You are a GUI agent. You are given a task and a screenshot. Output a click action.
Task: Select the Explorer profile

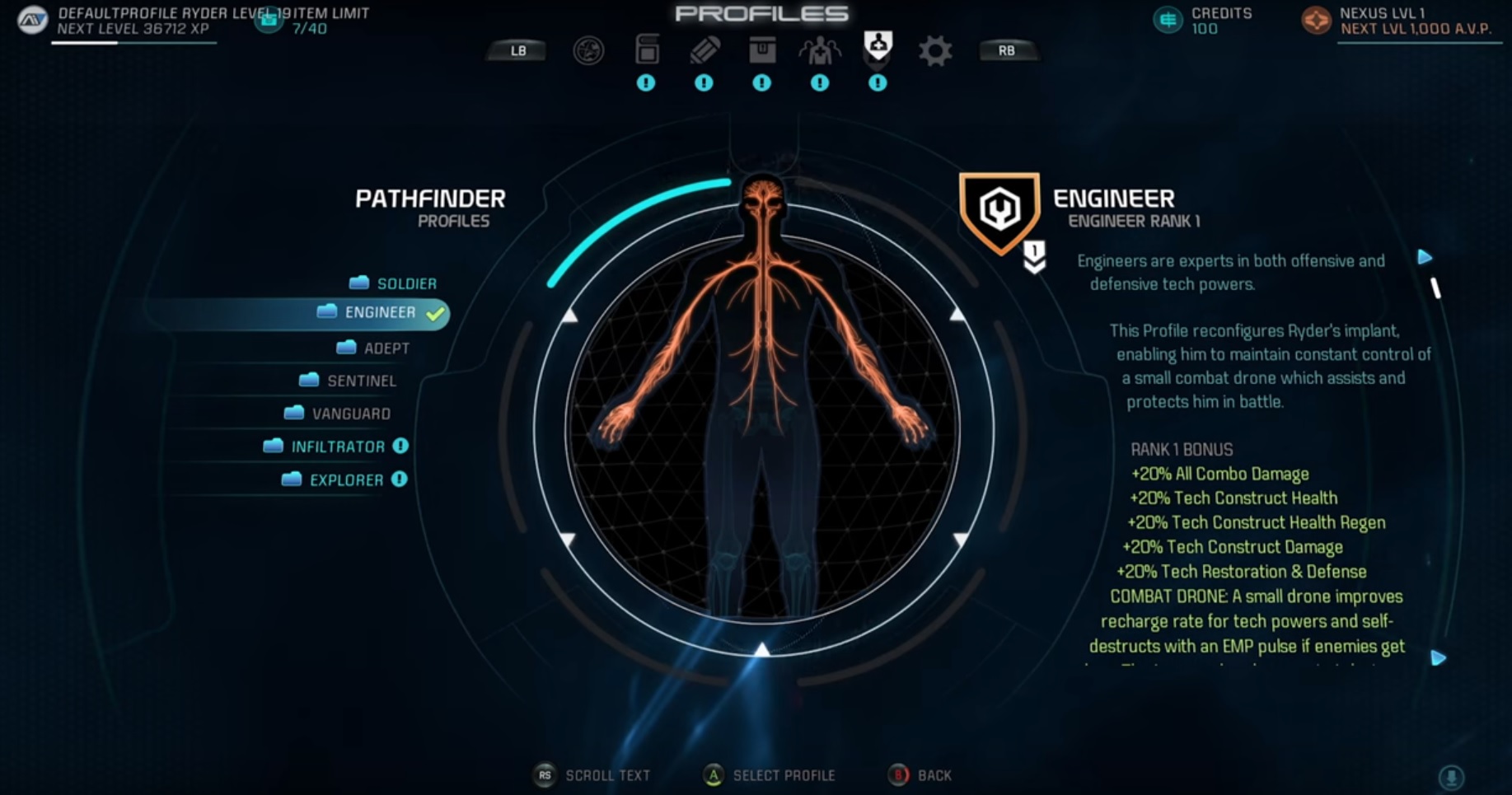pos(345,480)
